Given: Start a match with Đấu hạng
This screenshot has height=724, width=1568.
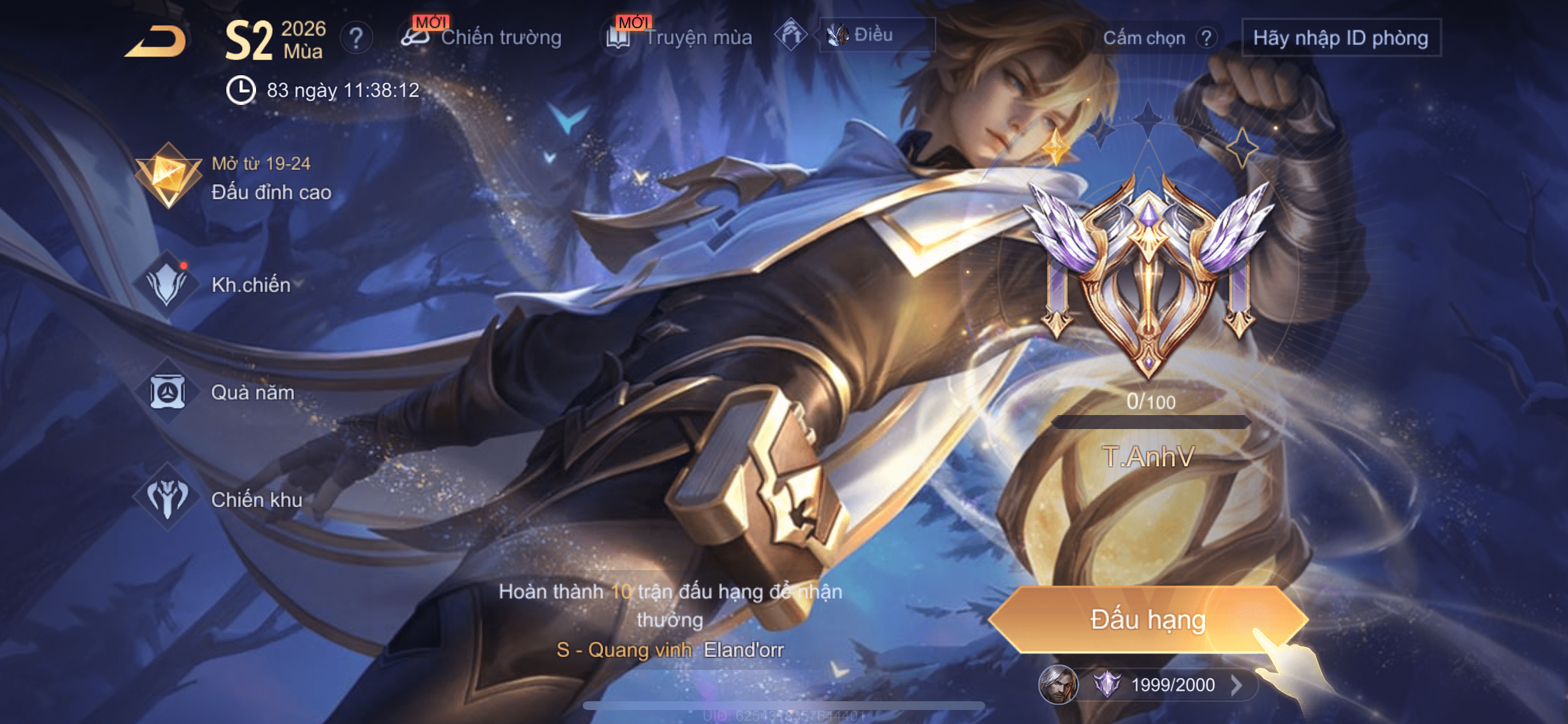Looking at the screenshot, I should (1147, 620).
